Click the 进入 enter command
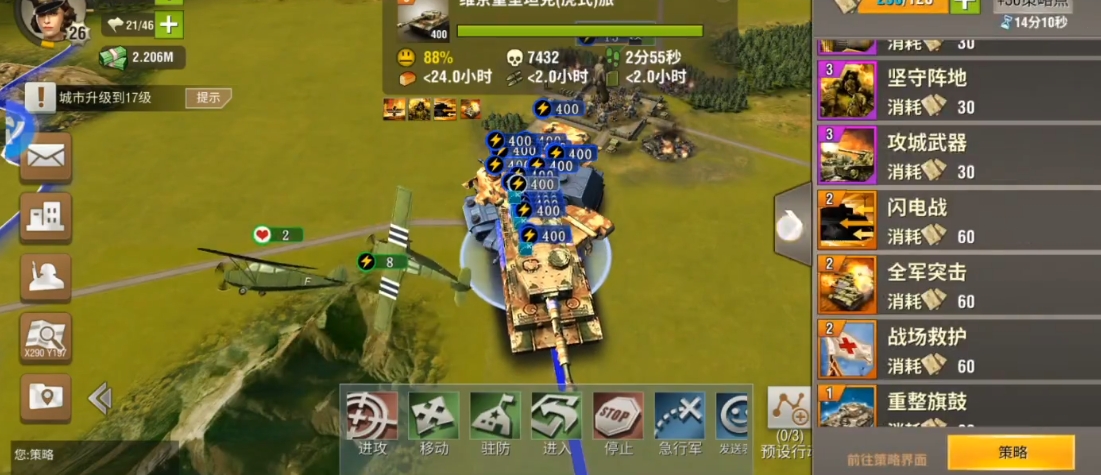 pyautogui.click(x=557, y=418)
